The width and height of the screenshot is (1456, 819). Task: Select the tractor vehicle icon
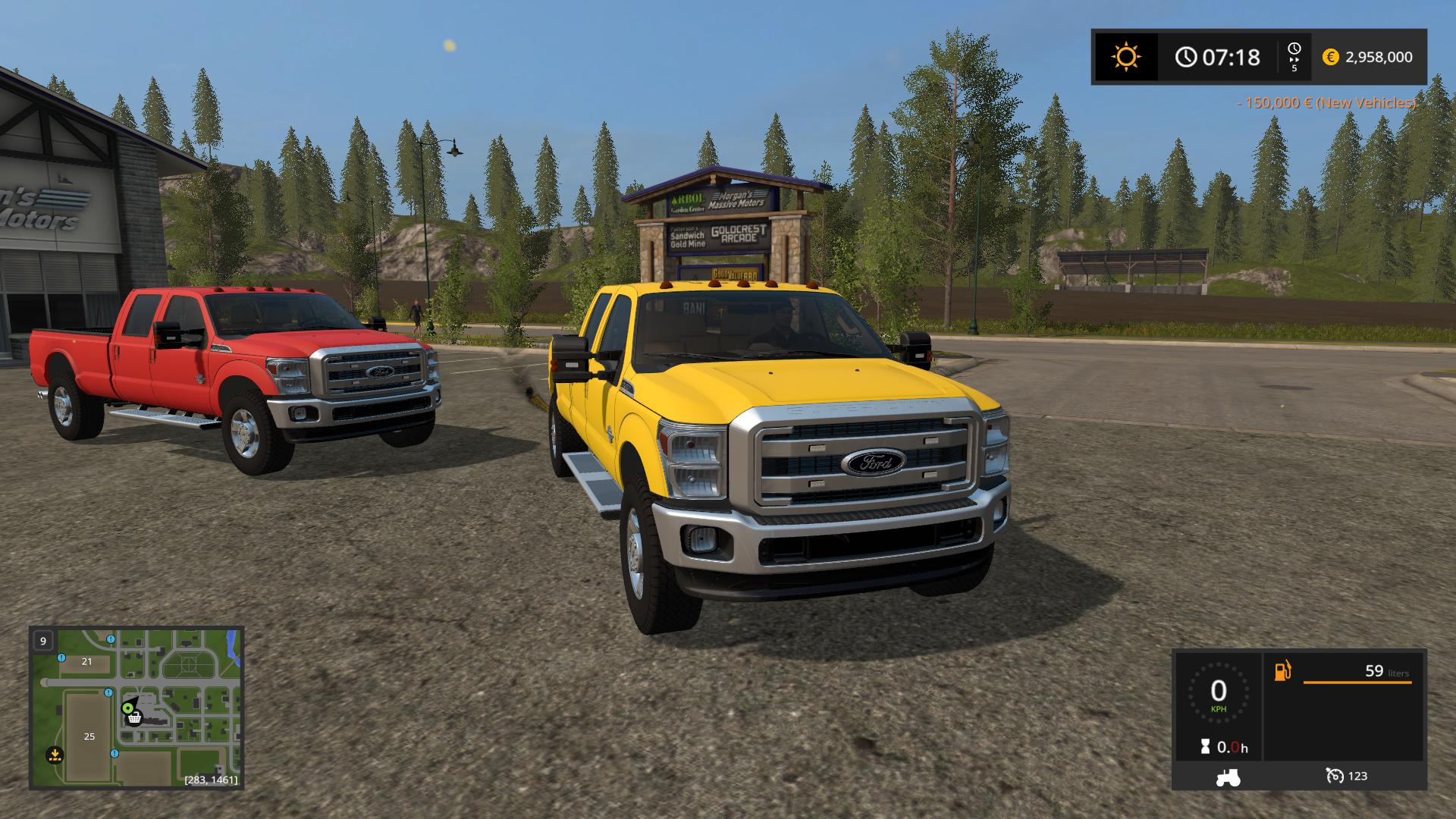pos(1228,777)
